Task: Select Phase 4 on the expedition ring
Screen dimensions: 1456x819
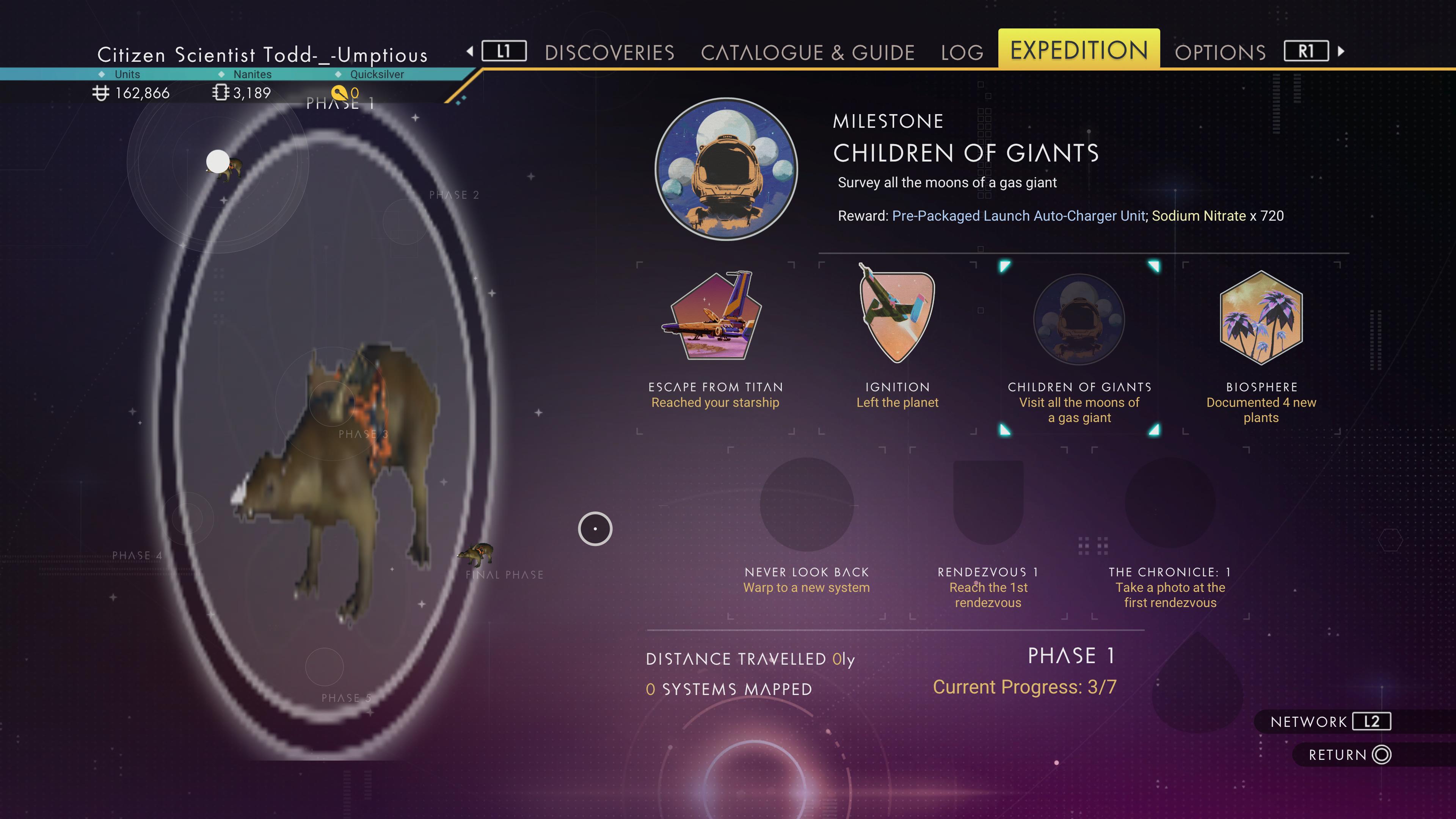Action: pyautogui.click(x=137, y=555)
